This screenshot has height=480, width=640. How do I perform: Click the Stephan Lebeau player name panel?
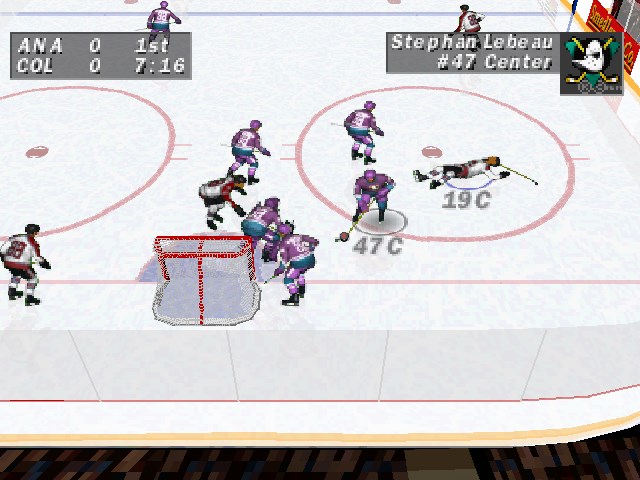[x=472, y=52]
